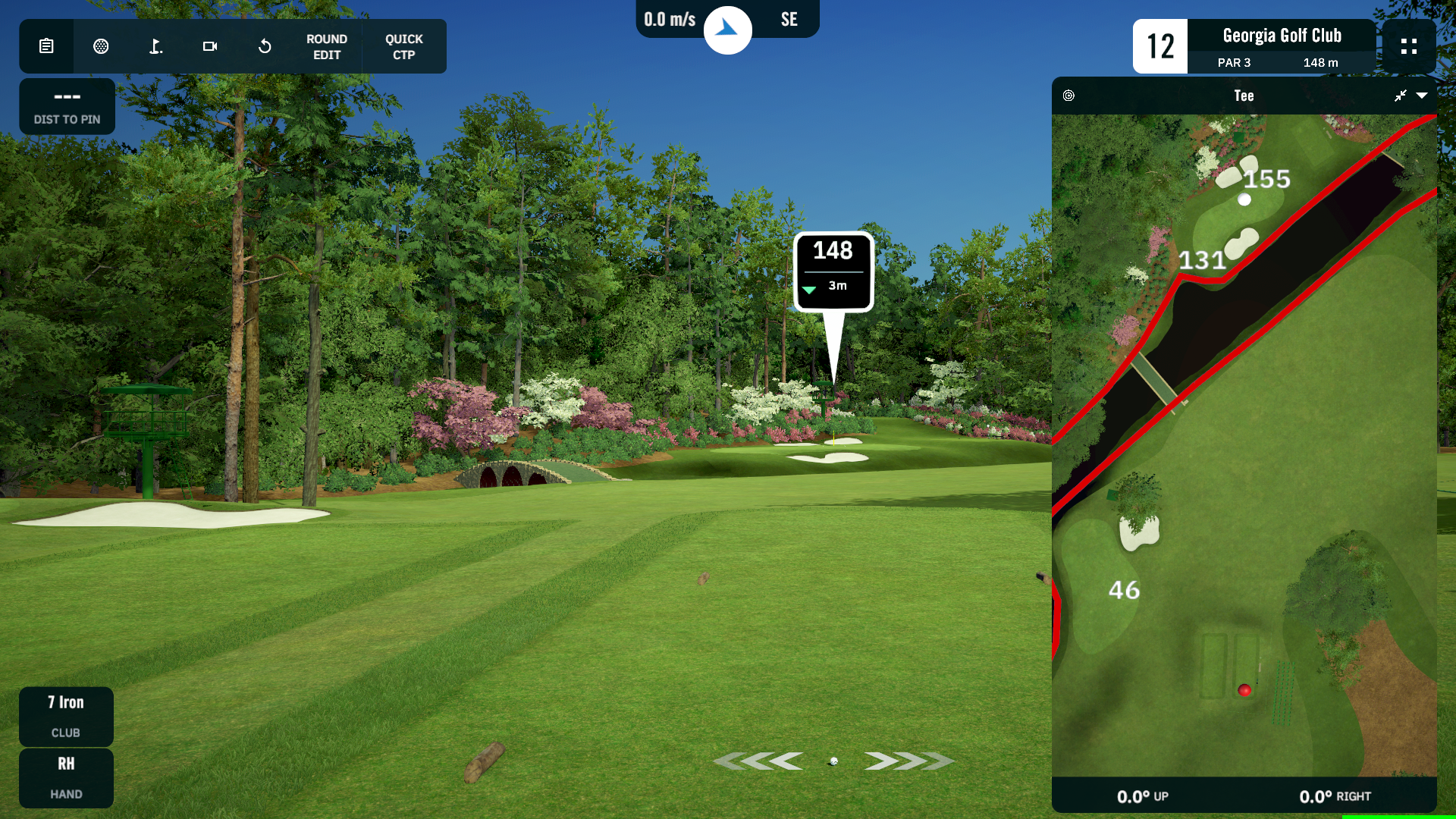Aim right with the right chevron arrows

pyautogui.click(x=908, y=761)
